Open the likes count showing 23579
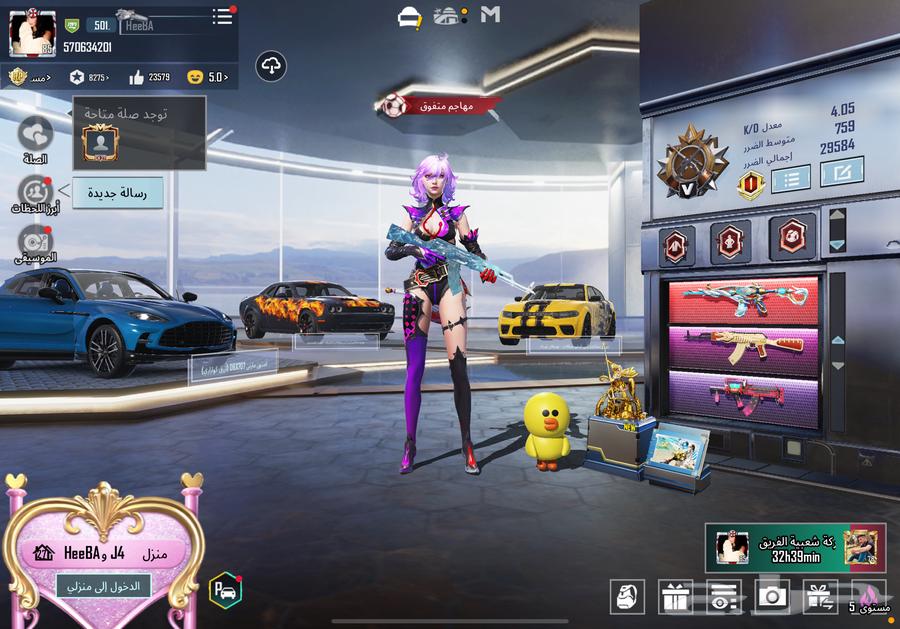This screenshot has width=900, height=629. pyautogui.click(x=149, y=77)
